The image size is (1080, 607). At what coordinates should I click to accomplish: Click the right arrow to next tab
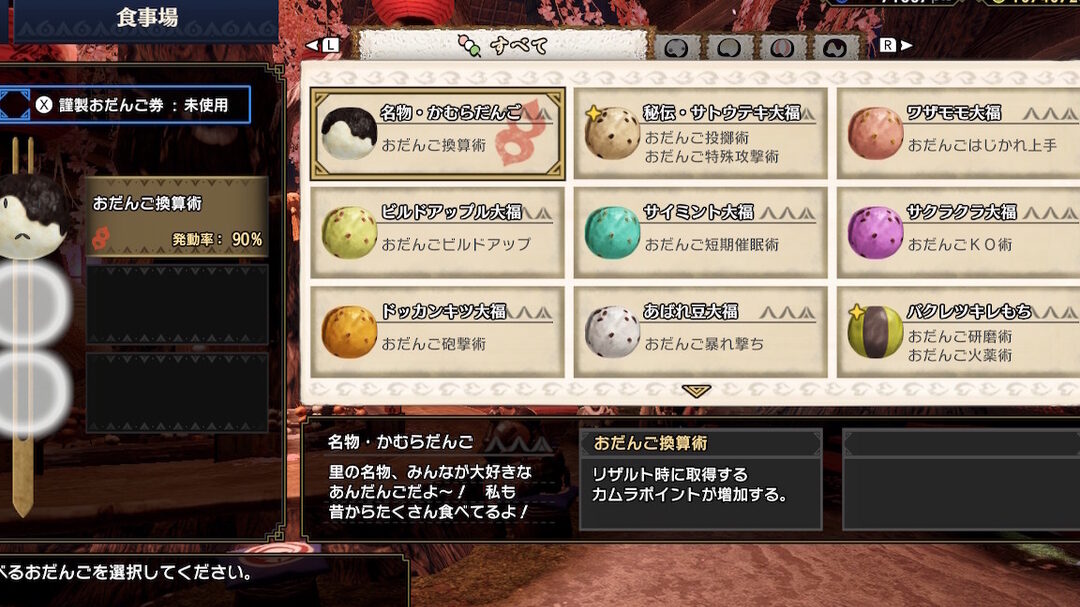896,45
